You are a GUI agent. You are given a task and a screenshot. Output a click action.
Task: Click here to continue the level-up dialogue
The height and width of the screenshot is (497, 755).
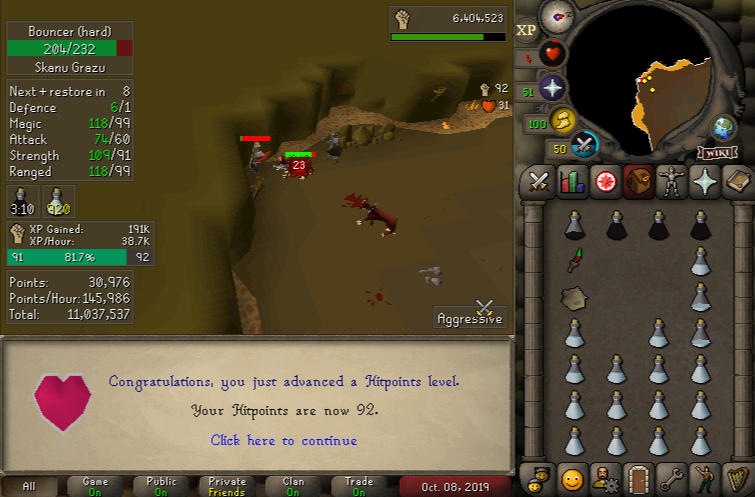283,440
